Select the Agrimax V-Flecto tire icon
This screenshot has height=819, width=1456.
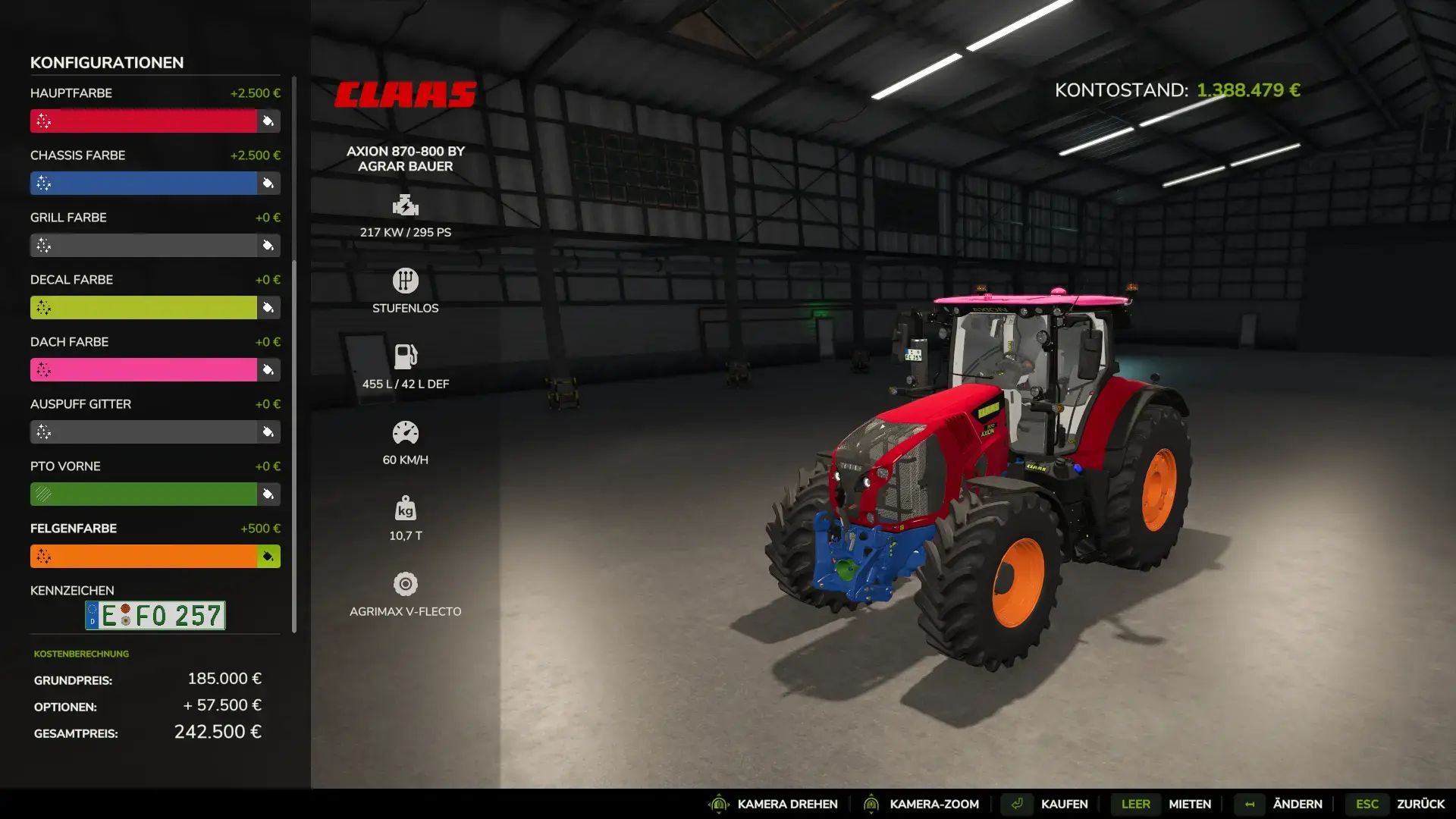tap(406, 584)
